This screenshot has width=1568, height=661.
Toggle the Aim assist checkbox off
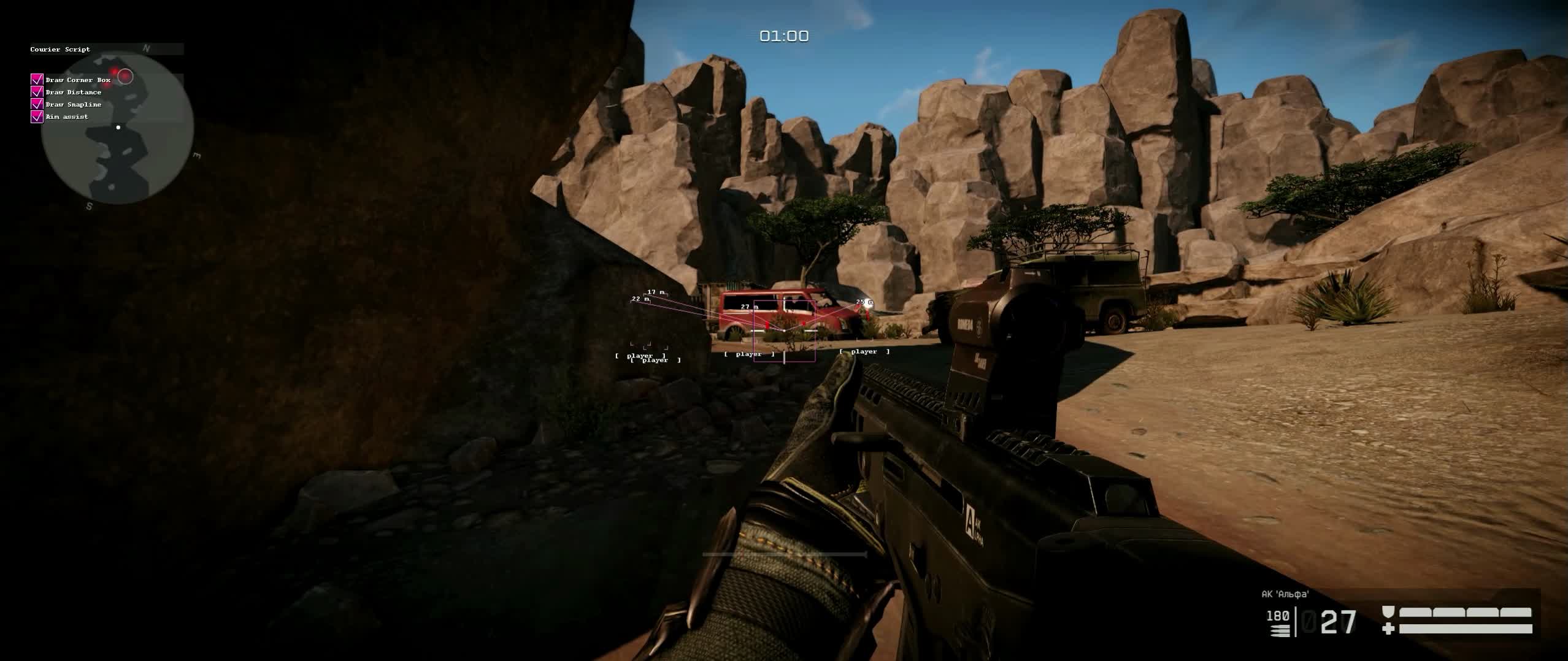coord(36,117)
